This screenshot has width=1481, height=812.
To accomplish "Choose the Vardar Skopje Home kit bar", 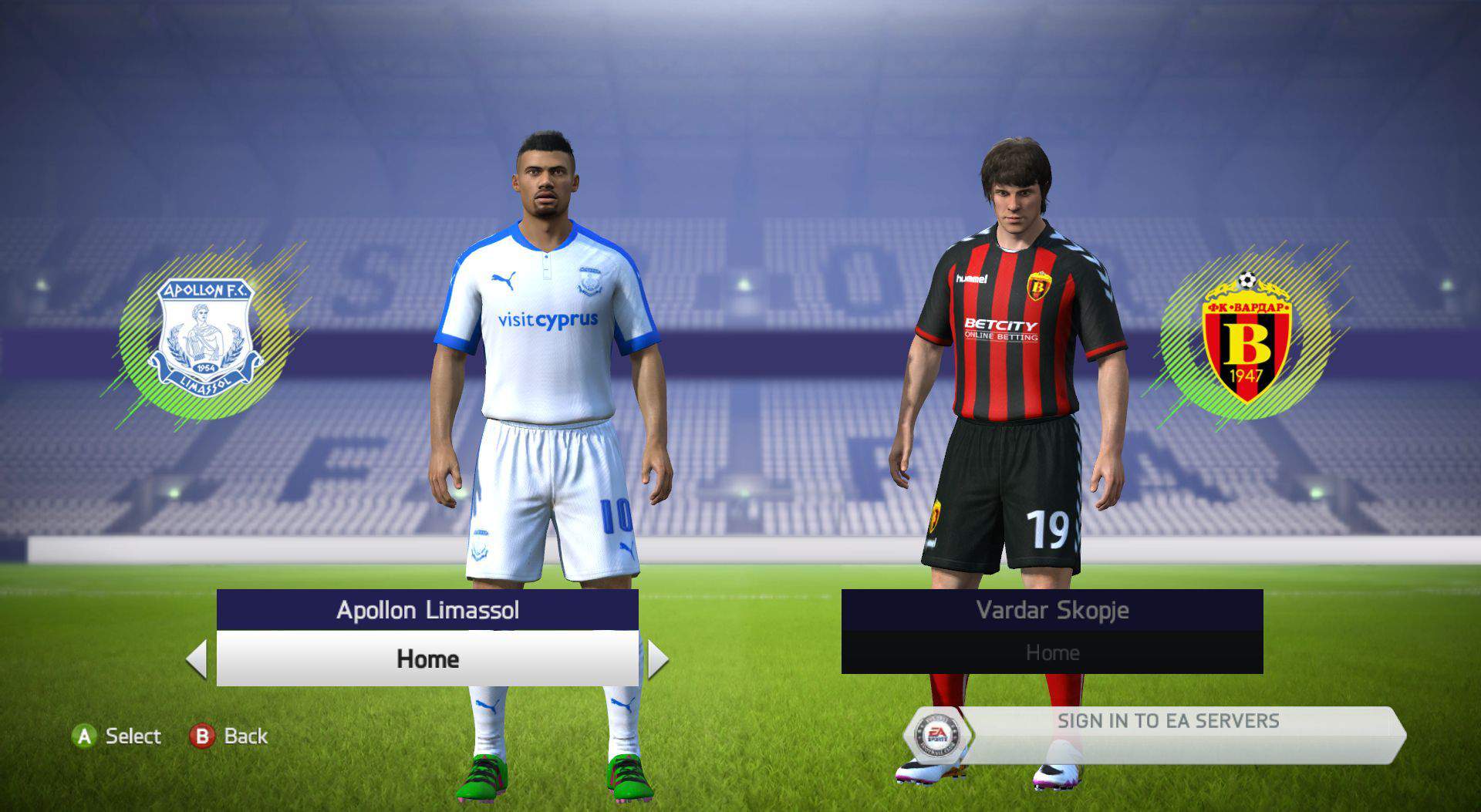I will [1052, 653].
